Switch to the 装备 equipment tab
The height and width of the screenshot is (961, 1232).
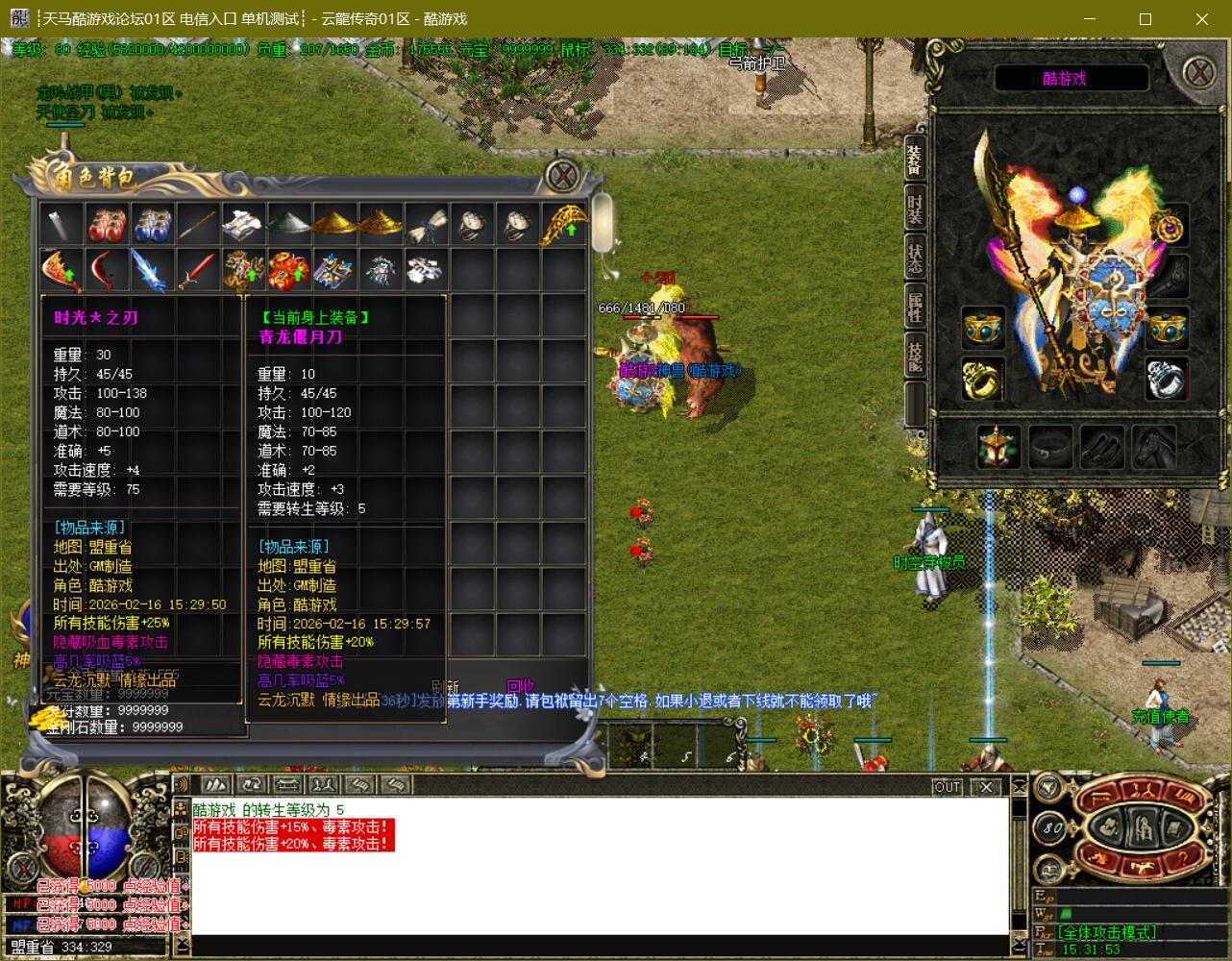click(915, 160)
